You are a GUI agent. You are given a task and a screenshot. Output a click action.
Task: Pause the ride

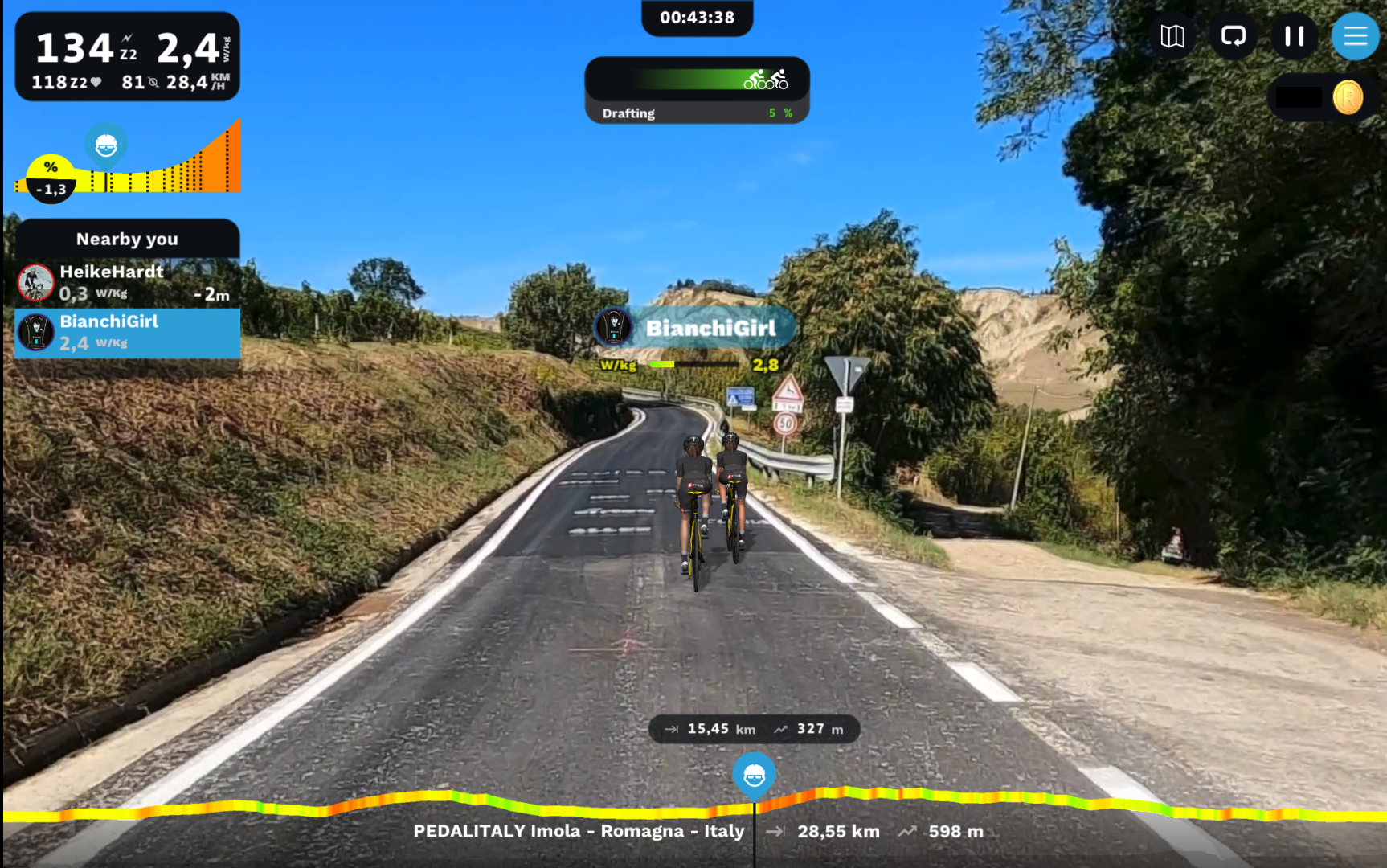(x=1294, y=36)
